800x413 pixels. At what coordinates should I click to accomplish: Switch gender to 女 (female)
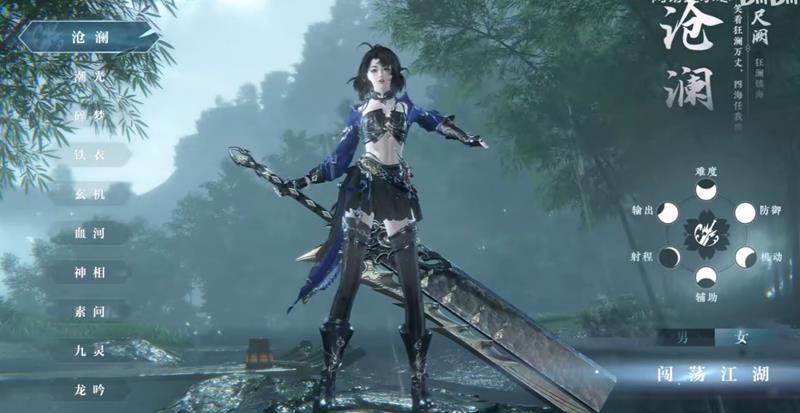(x=741, y=338)
